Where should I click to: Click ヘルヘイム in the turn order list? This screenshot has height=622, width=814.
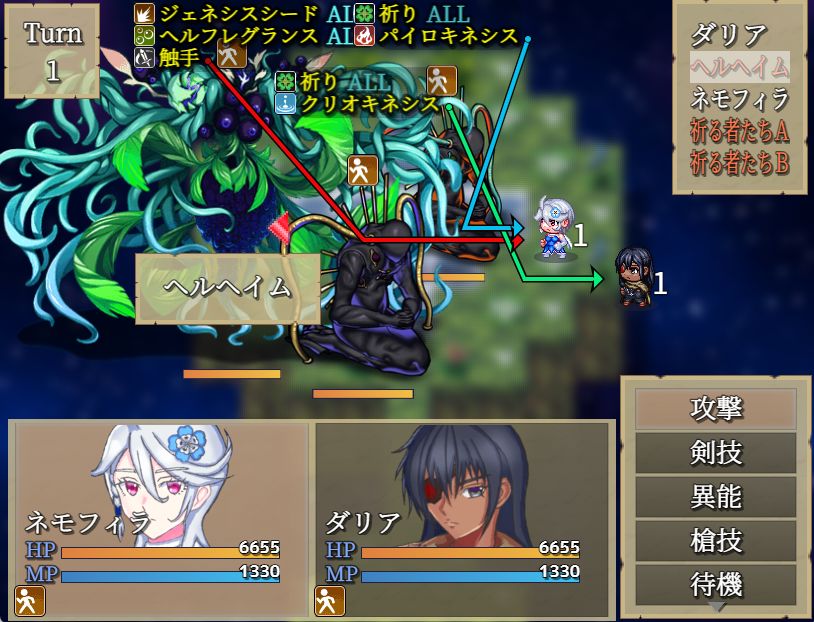(739, 67)
